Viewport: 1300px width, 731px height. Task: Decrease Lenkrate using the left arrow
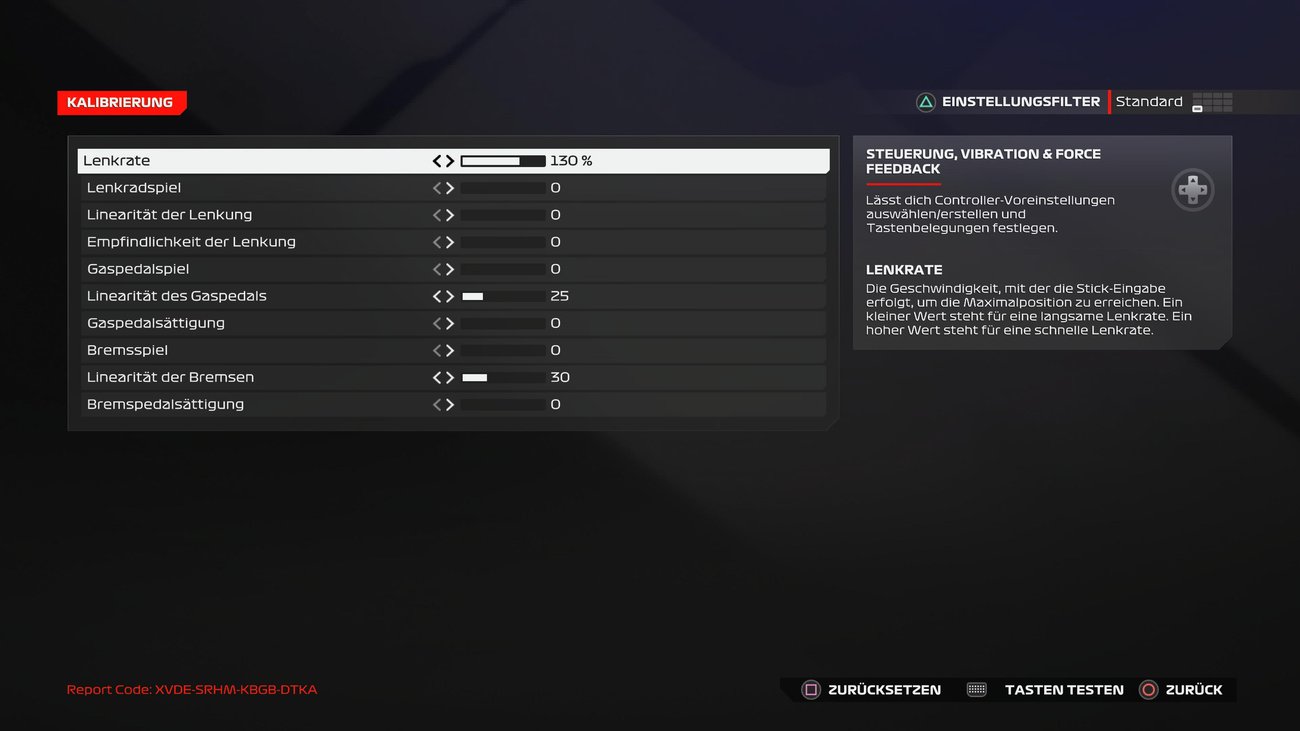click(x=435, y=160)
